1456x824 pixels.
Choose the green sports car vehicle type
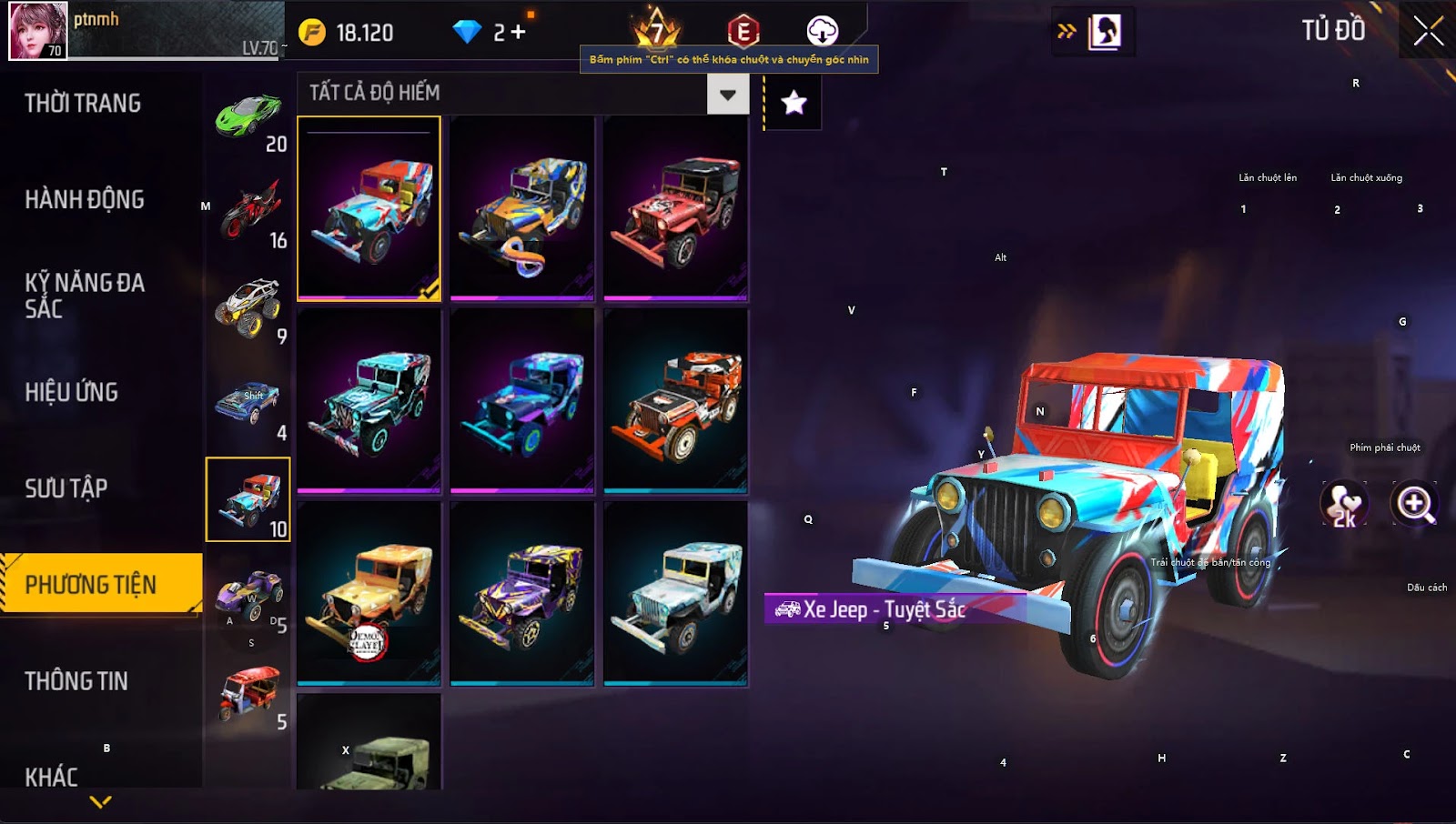[x=248, y=117]
